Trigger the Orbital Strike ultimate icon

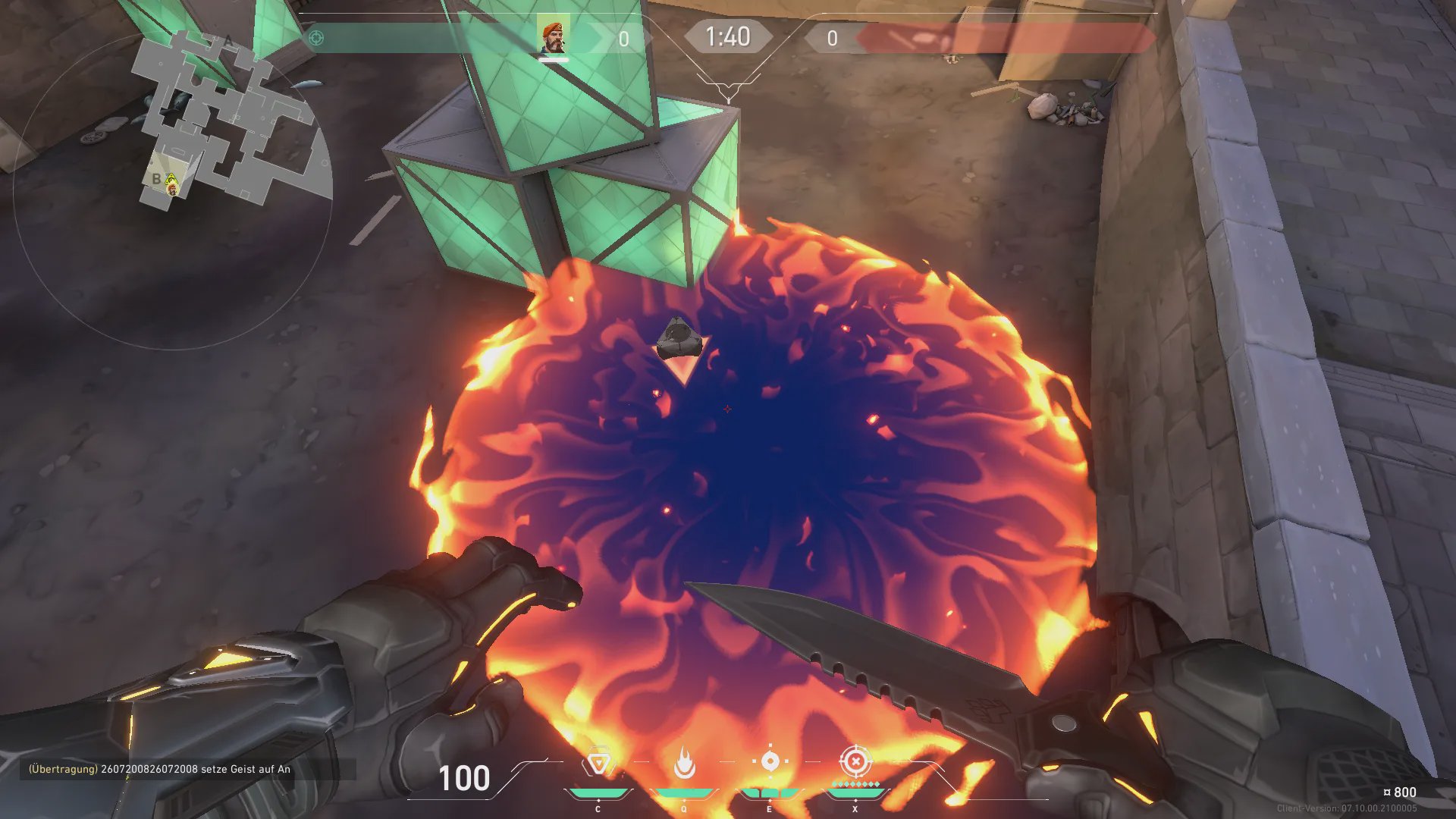pos(855,761)
